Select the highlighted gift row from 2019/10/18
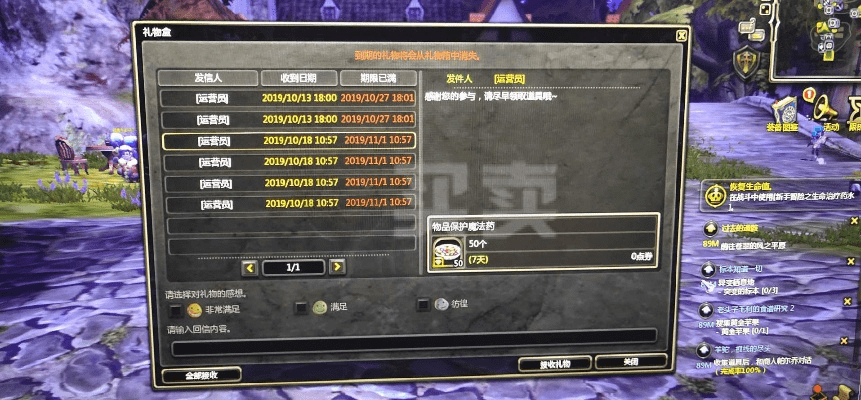Viewport: 861px width, 400px height. pyautogui.click(x=286, y=141)
